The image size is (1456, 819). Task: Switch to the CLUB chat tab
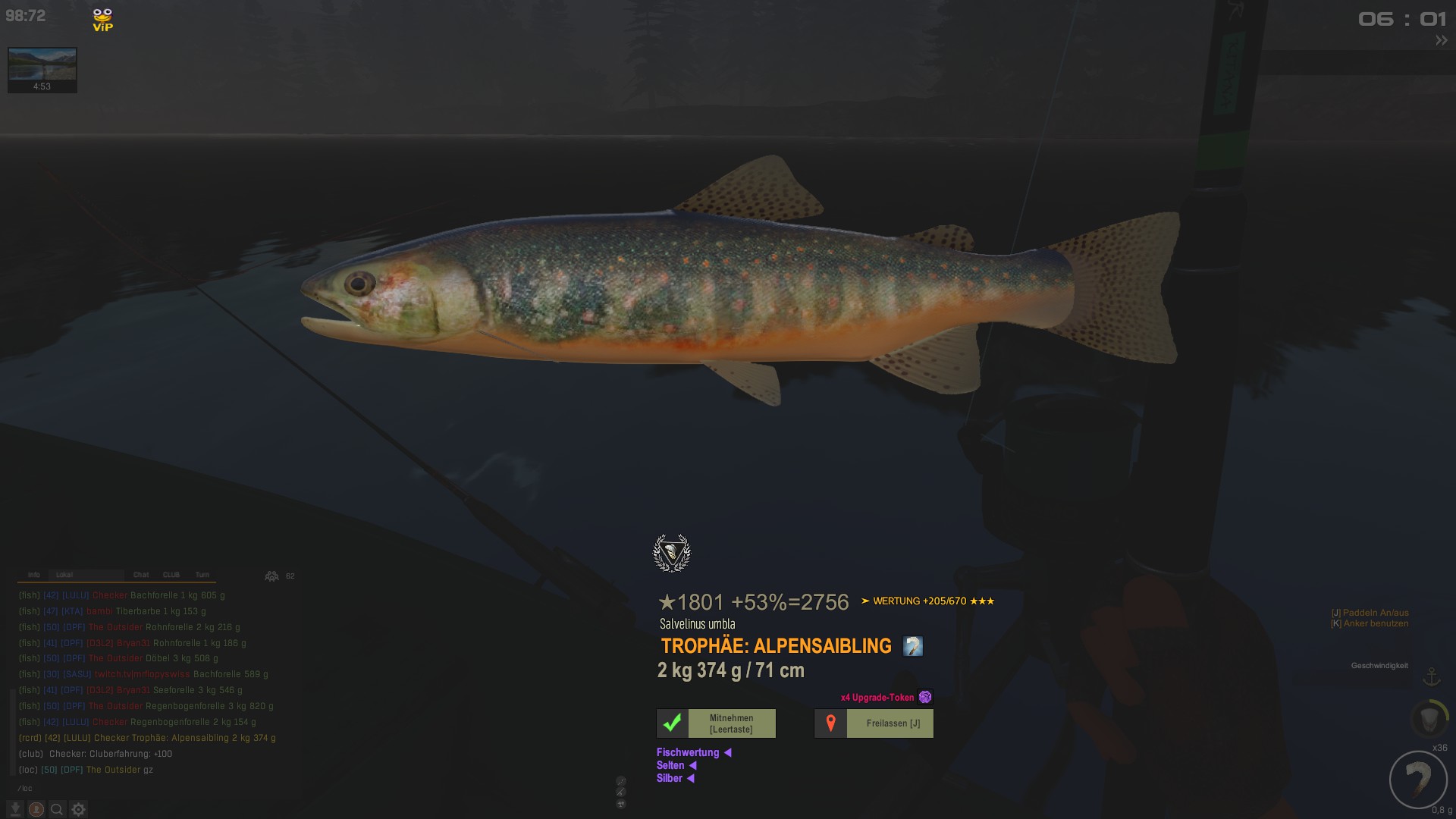(171, 575)
